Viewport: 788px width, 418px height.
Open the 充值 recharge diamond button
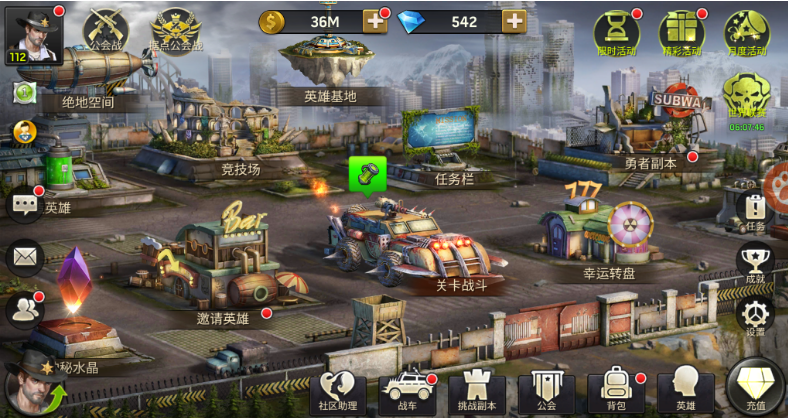tap(756, 388)
